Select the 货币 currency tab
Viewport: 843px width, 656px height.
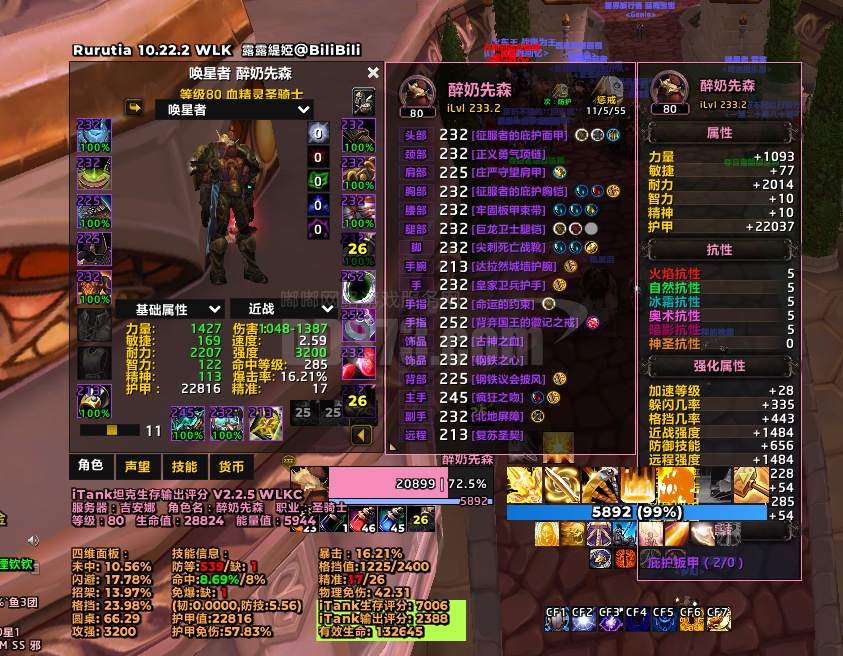(231, 466)
